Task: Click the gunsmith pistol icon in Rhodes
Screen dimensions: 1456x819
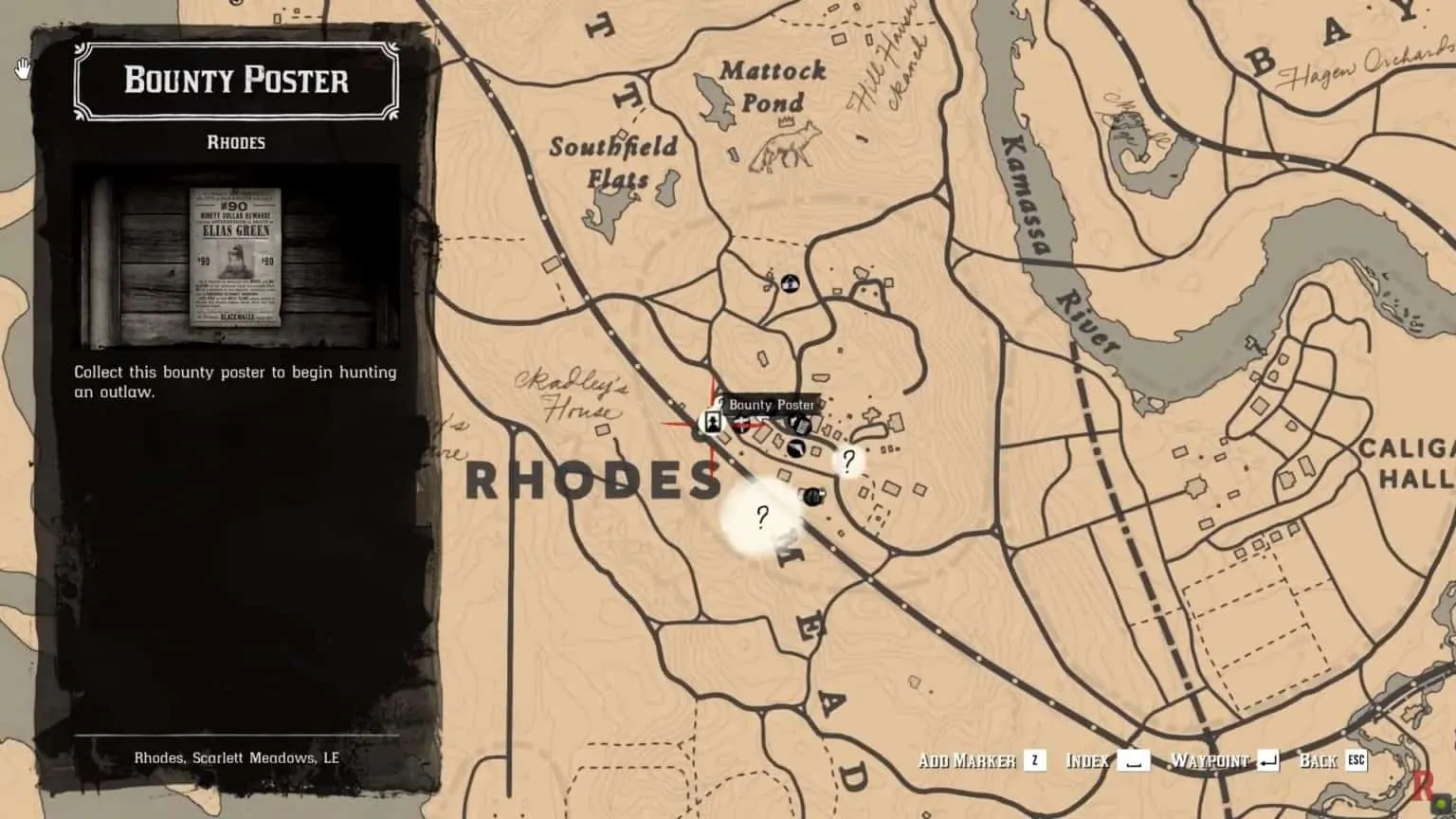Action: pos(795,446)
